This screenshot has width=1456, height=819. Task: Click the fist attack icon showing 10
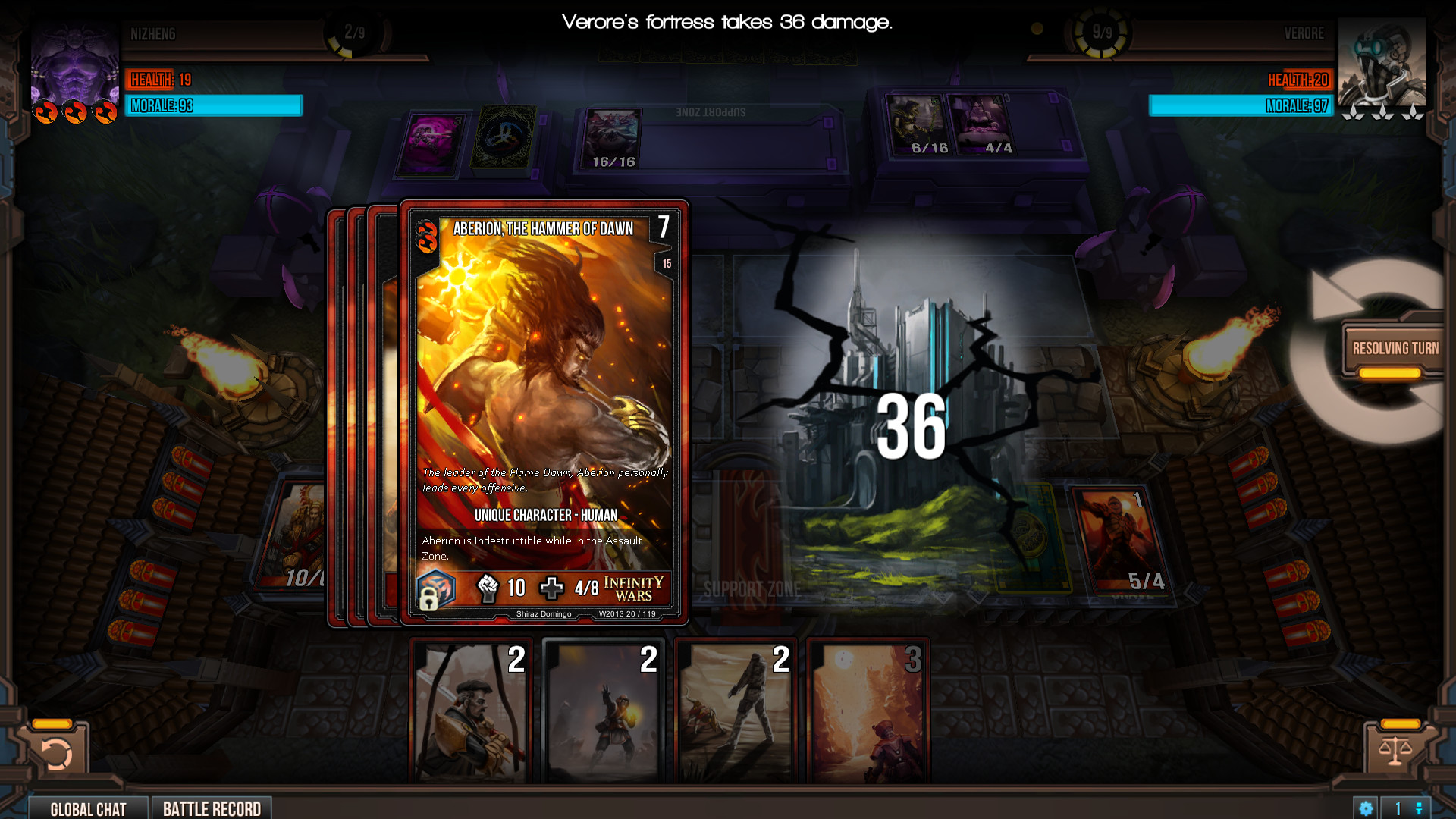tap(489, 588)
